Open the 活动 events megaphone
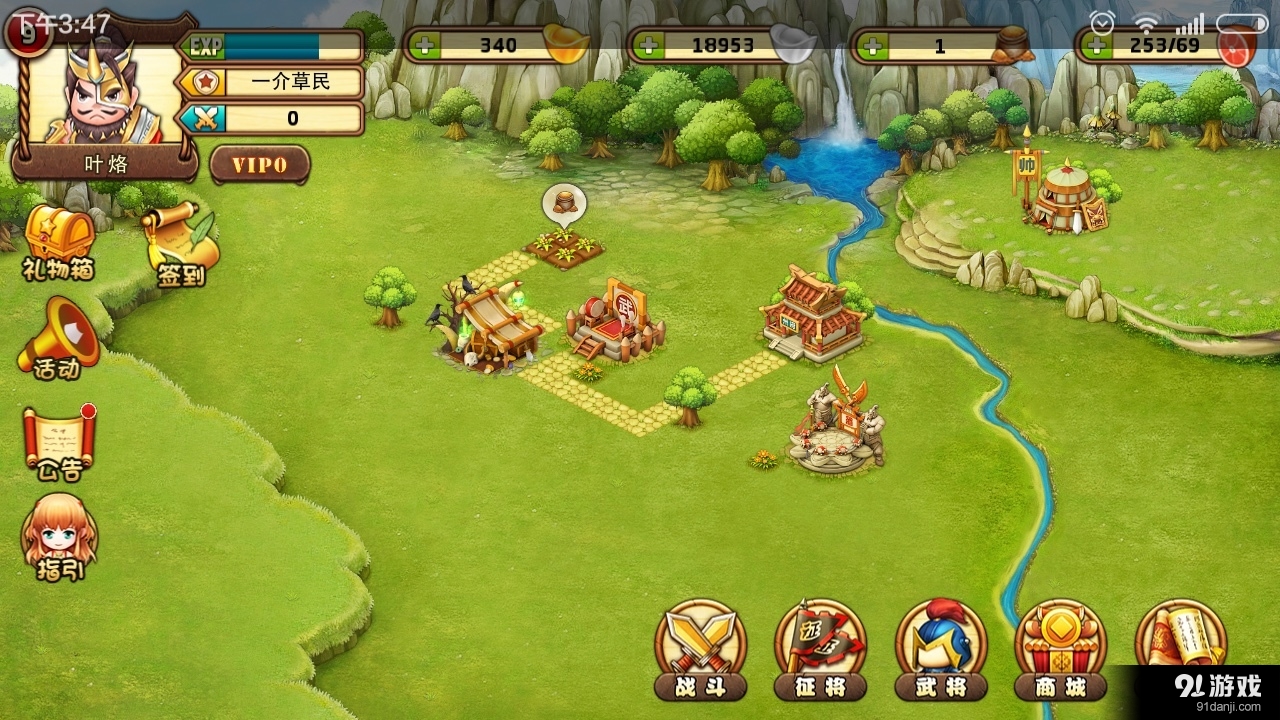This screenshot has width=1280, height=720. [x=58, y=340]
